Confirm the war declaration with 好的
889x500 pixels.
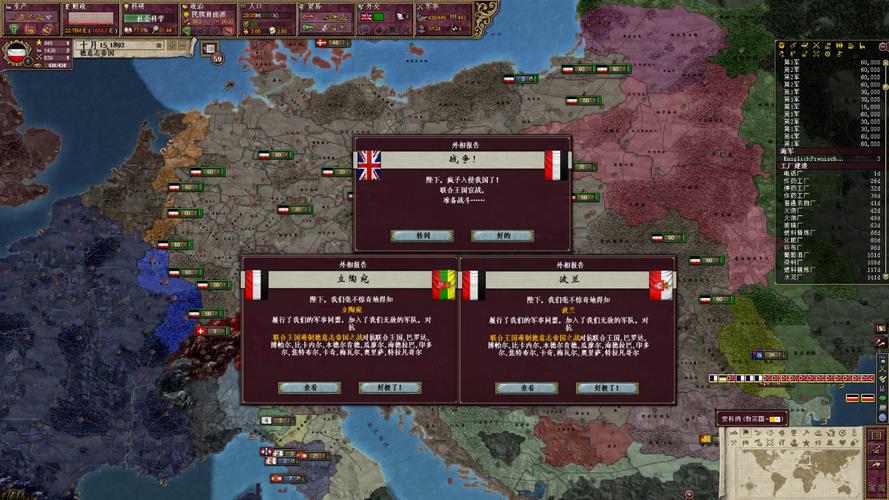501,236
